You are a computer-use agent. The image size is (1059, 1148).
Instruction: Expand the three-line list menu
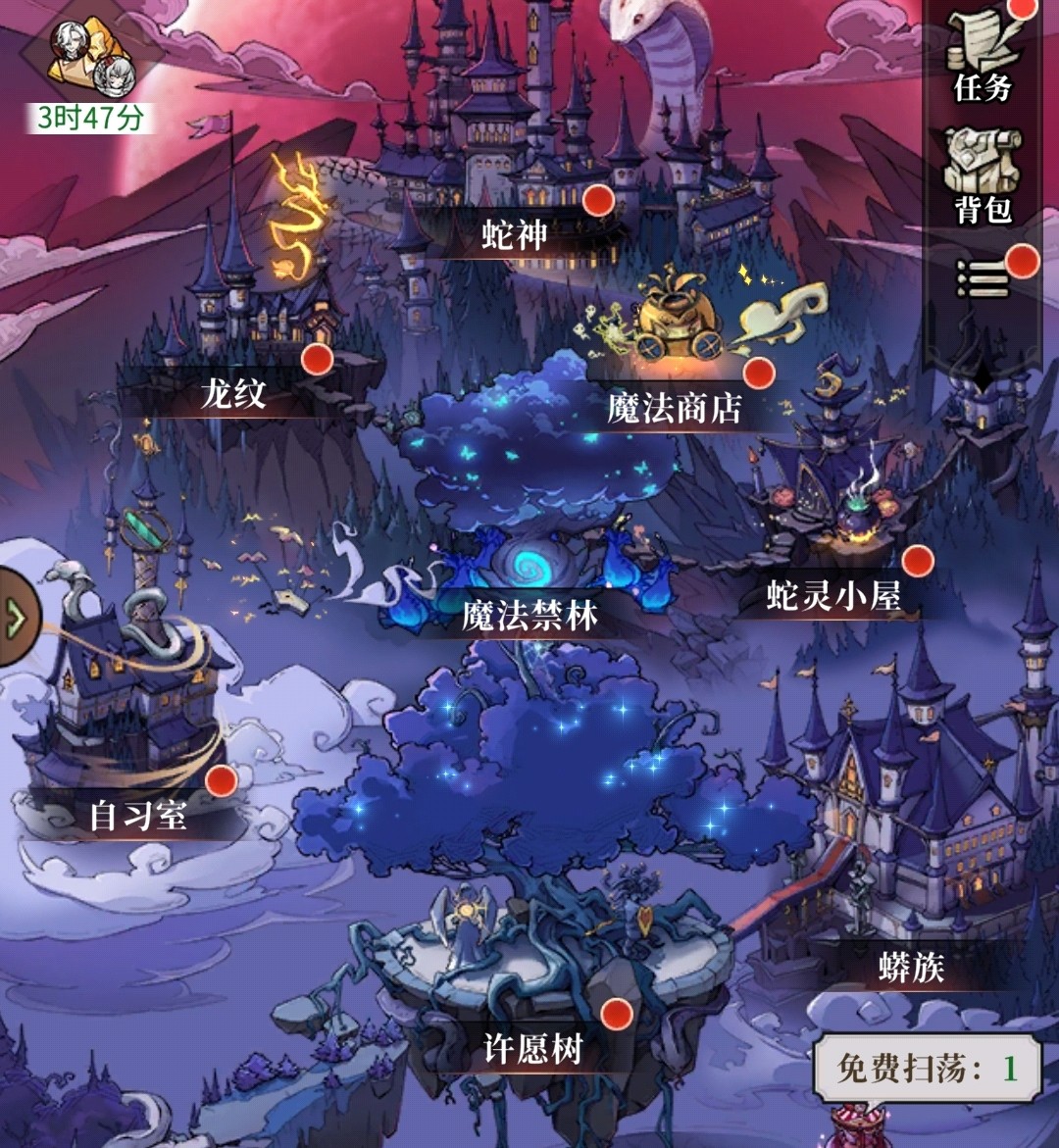click(x=983, y=281)
